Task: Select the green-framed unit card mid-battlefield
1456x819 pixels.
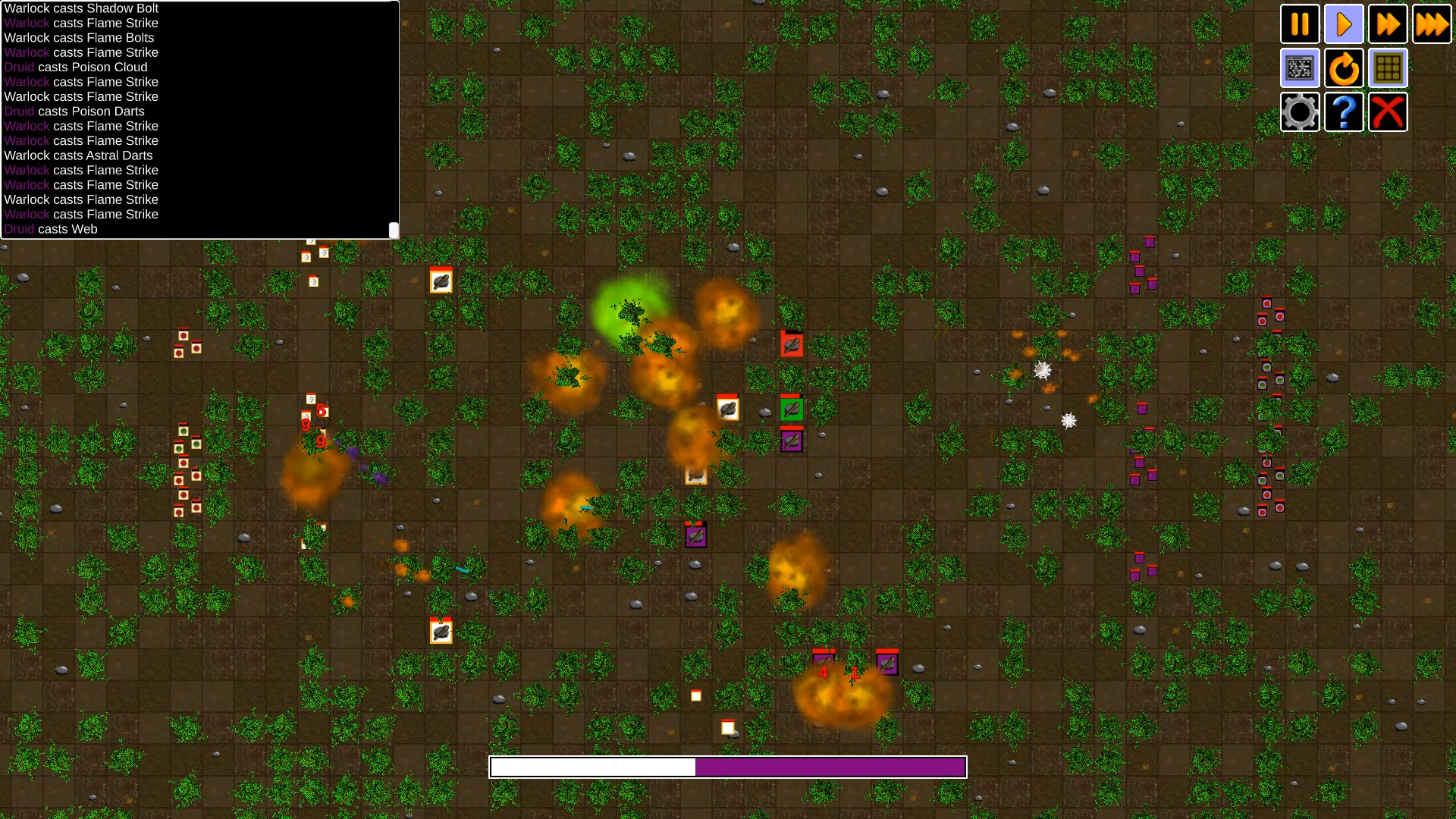Action: (791, 409)
